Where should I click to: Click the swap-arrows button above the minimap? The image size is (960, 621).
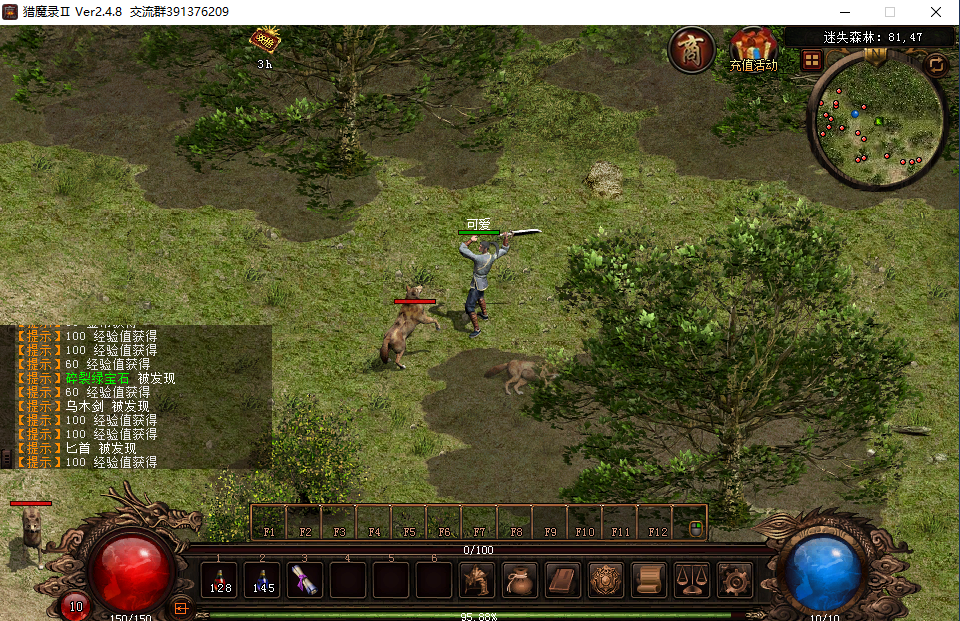[936, 65]
